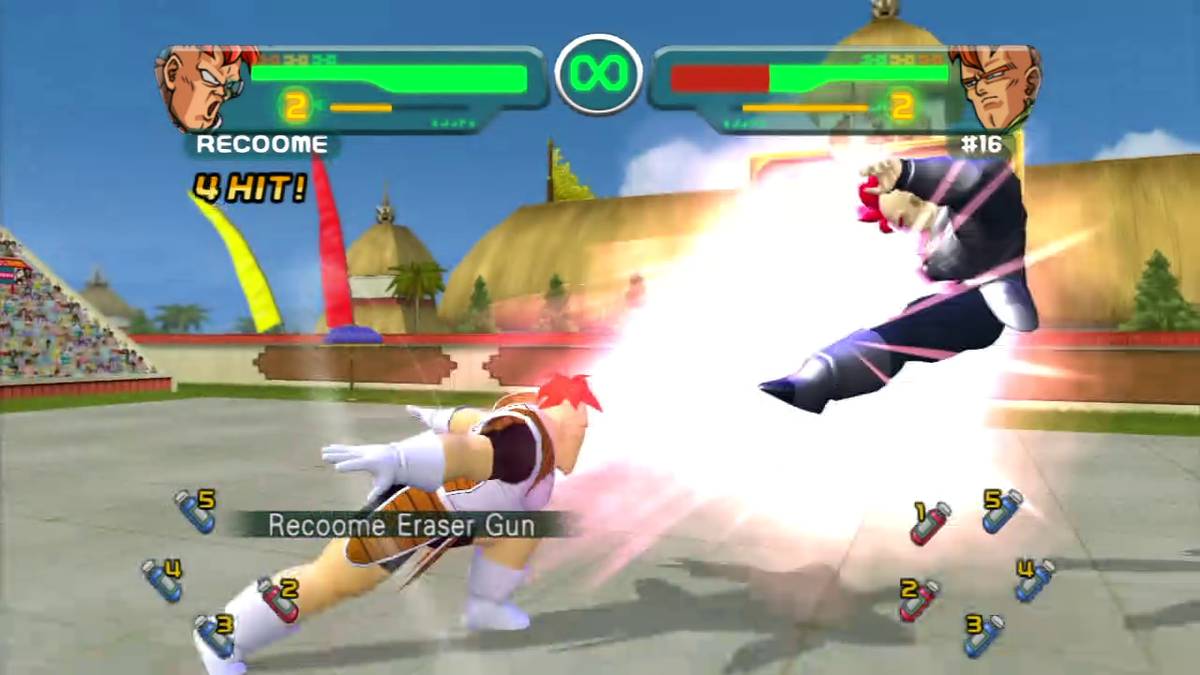Click Recoome's blue capsule numbered 3
Screen dimensions: 1200x675
click(x=215, y=636)
